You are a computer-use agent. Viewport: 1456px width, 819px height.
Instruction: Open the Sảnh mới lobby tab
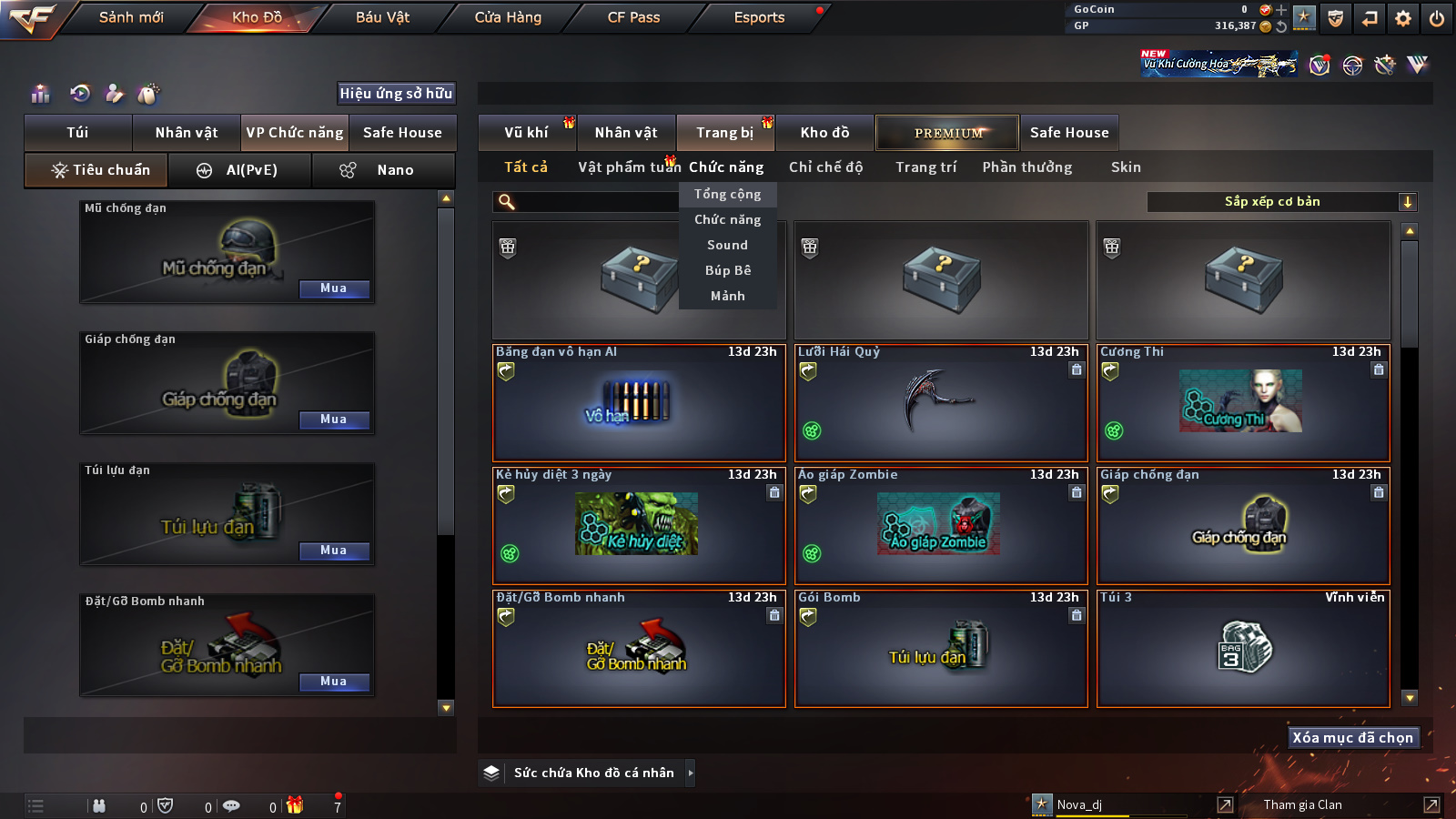click(131, 17)
